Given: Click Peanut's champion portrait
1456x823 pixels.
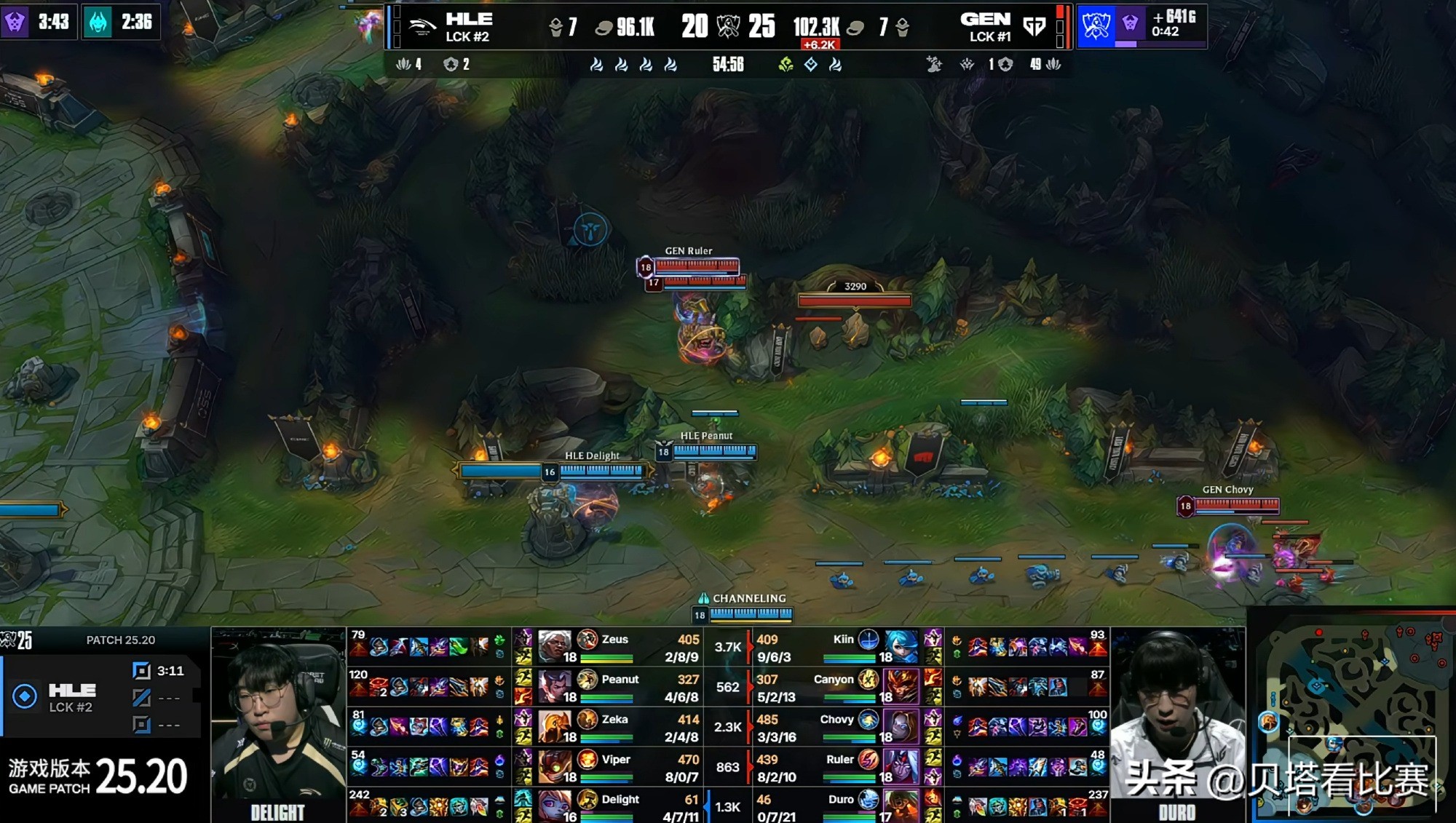Looking at the screenshot, I should (x=554, y=685).
